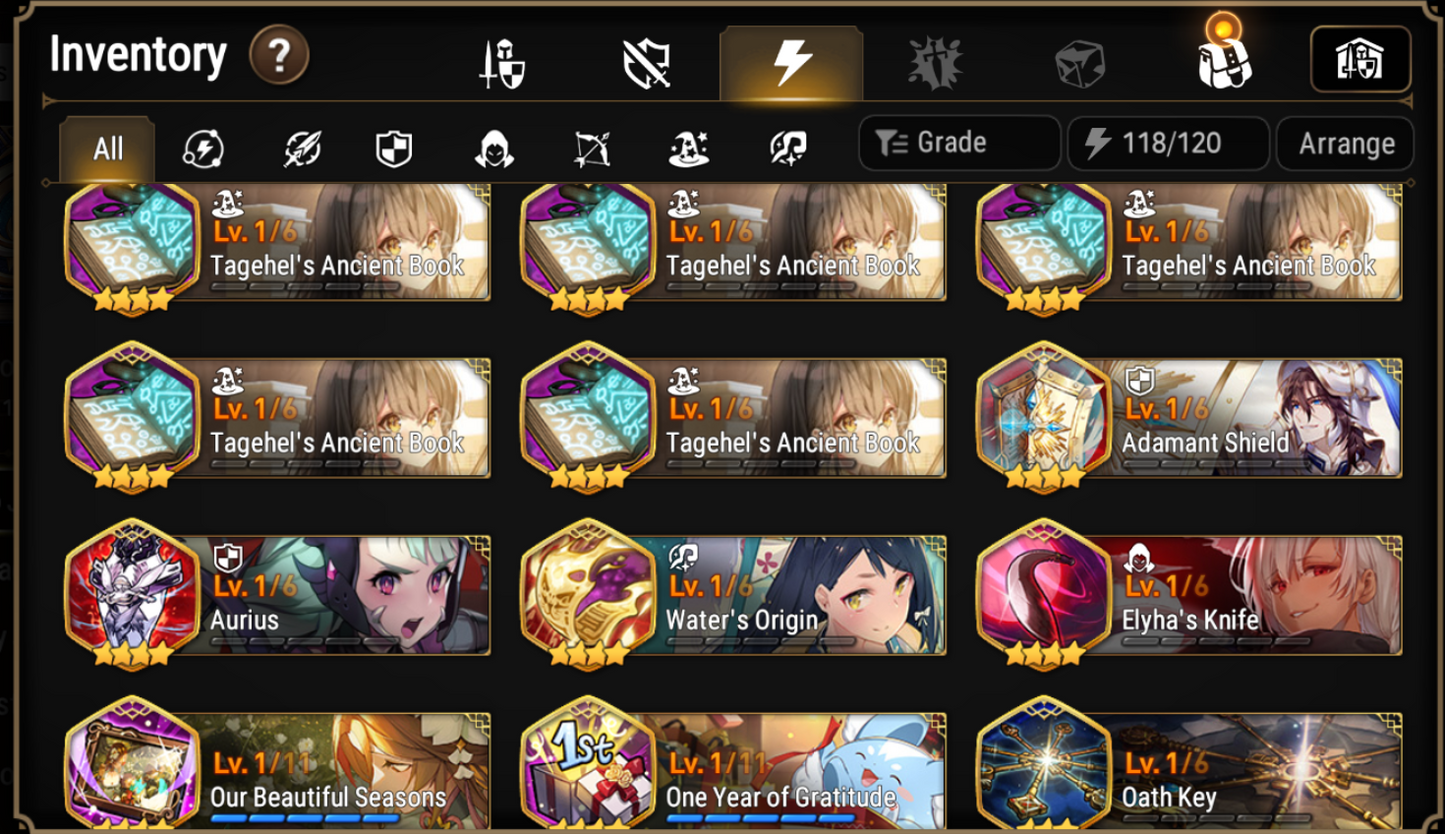Open the Grade filter dropdown
The height and width of the screenshot is (834, 1445).
point(958,142)
